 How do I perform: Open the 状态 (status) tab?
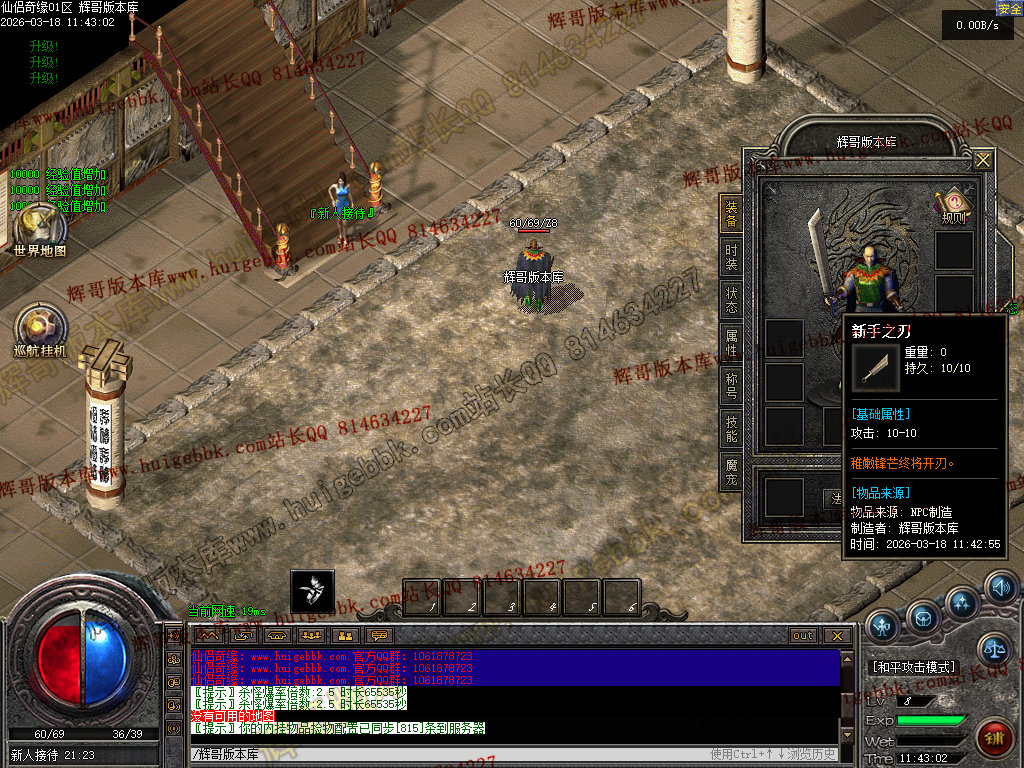coord(731,301)
